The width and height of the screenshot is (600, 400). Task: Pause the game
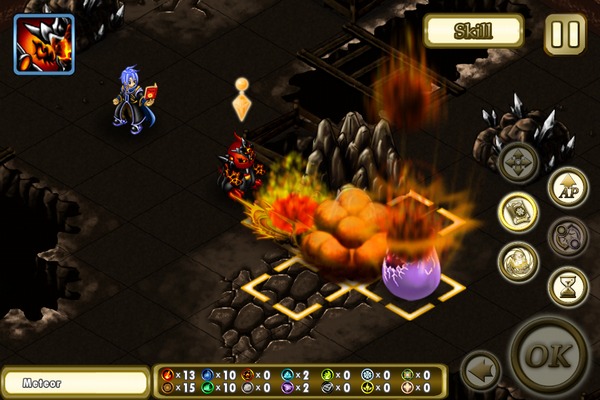pos(565,33)
